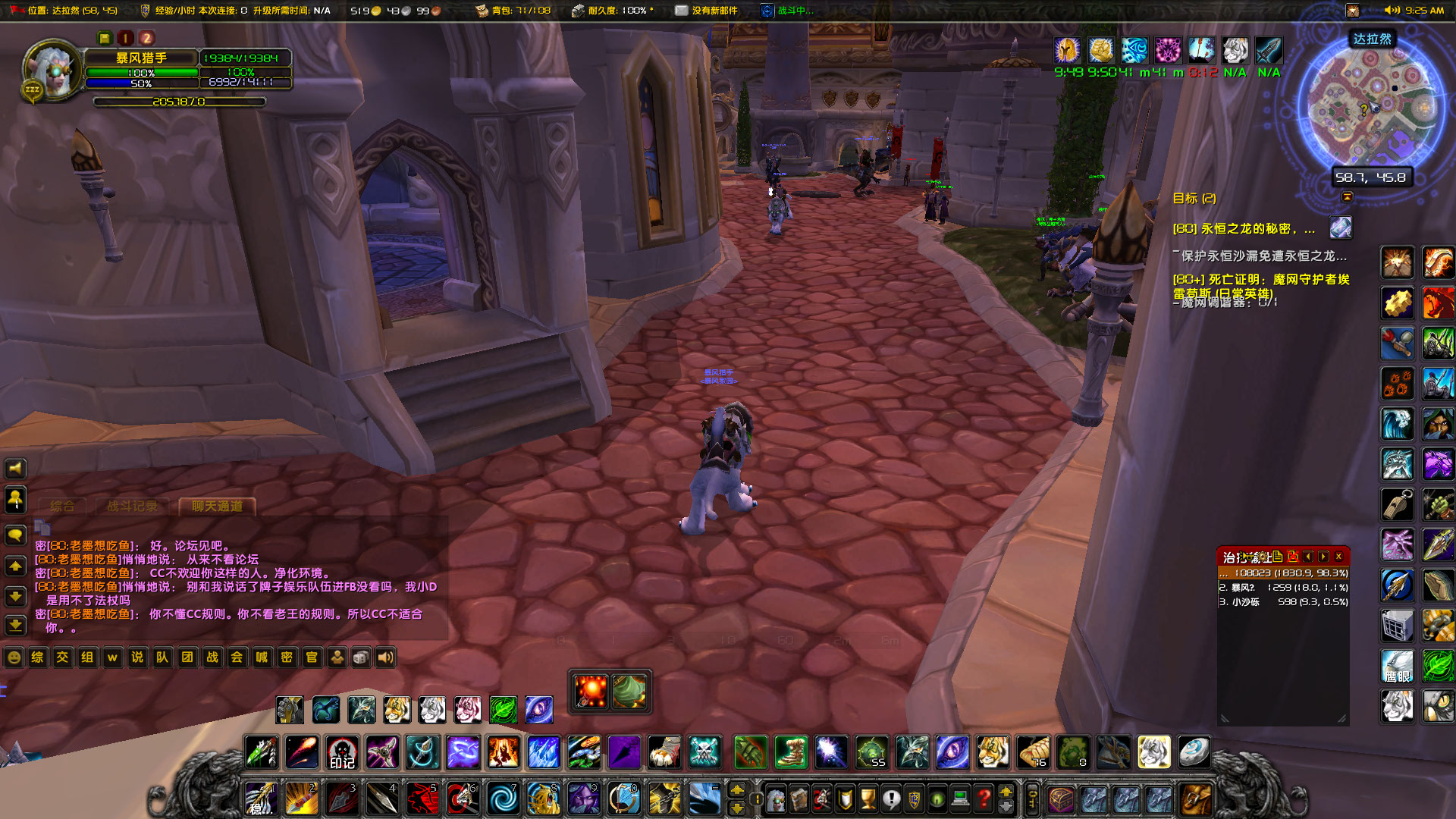Image resolution: width=1456 pixels, height=819 pixels.
Task: Open the smiley emote menu in chat bar
Action: [x=14, y=658]
